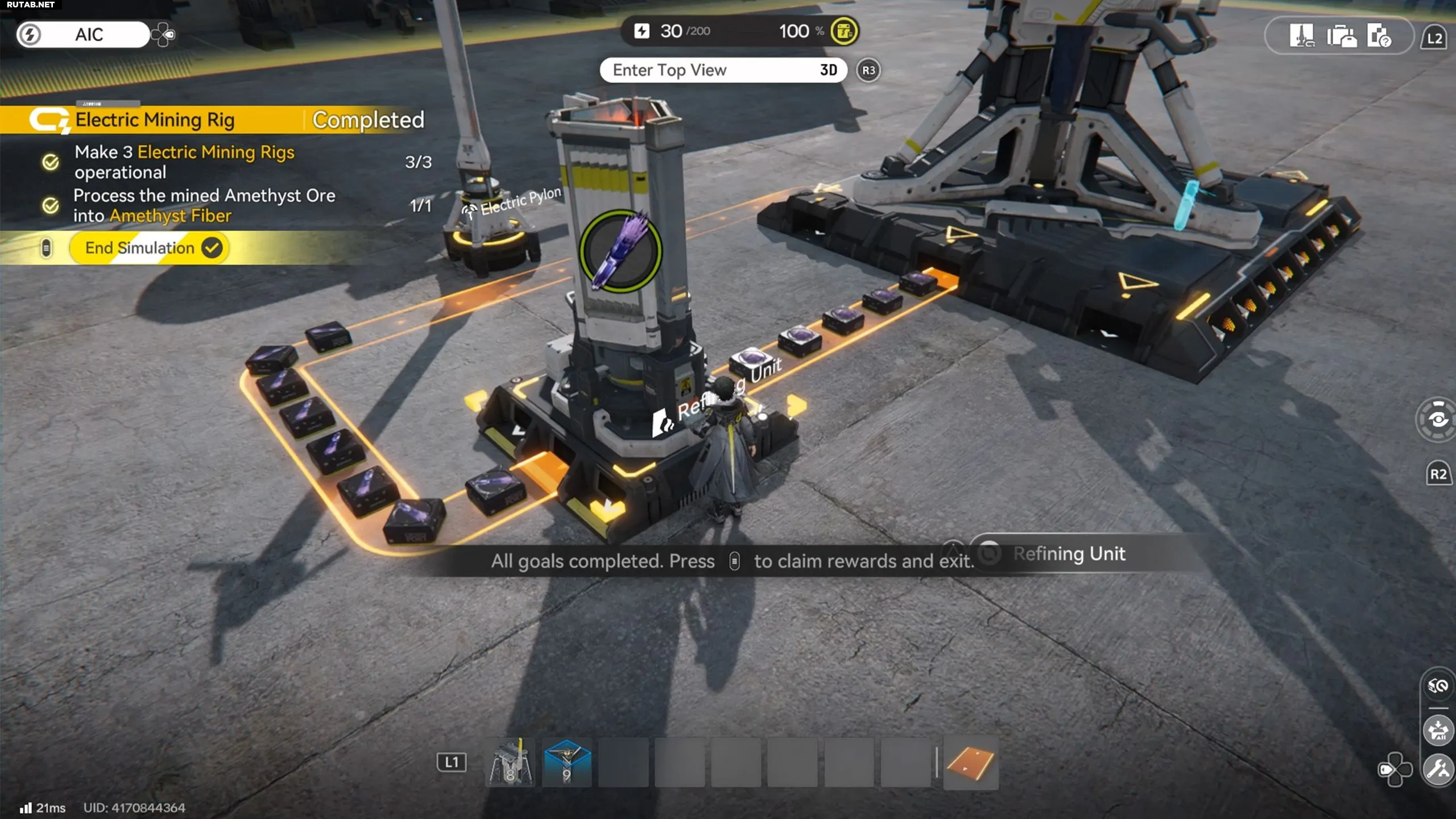Toggle the eye visibility icon
This screenshot has height=819, width=1456.
pos(1438,420)
